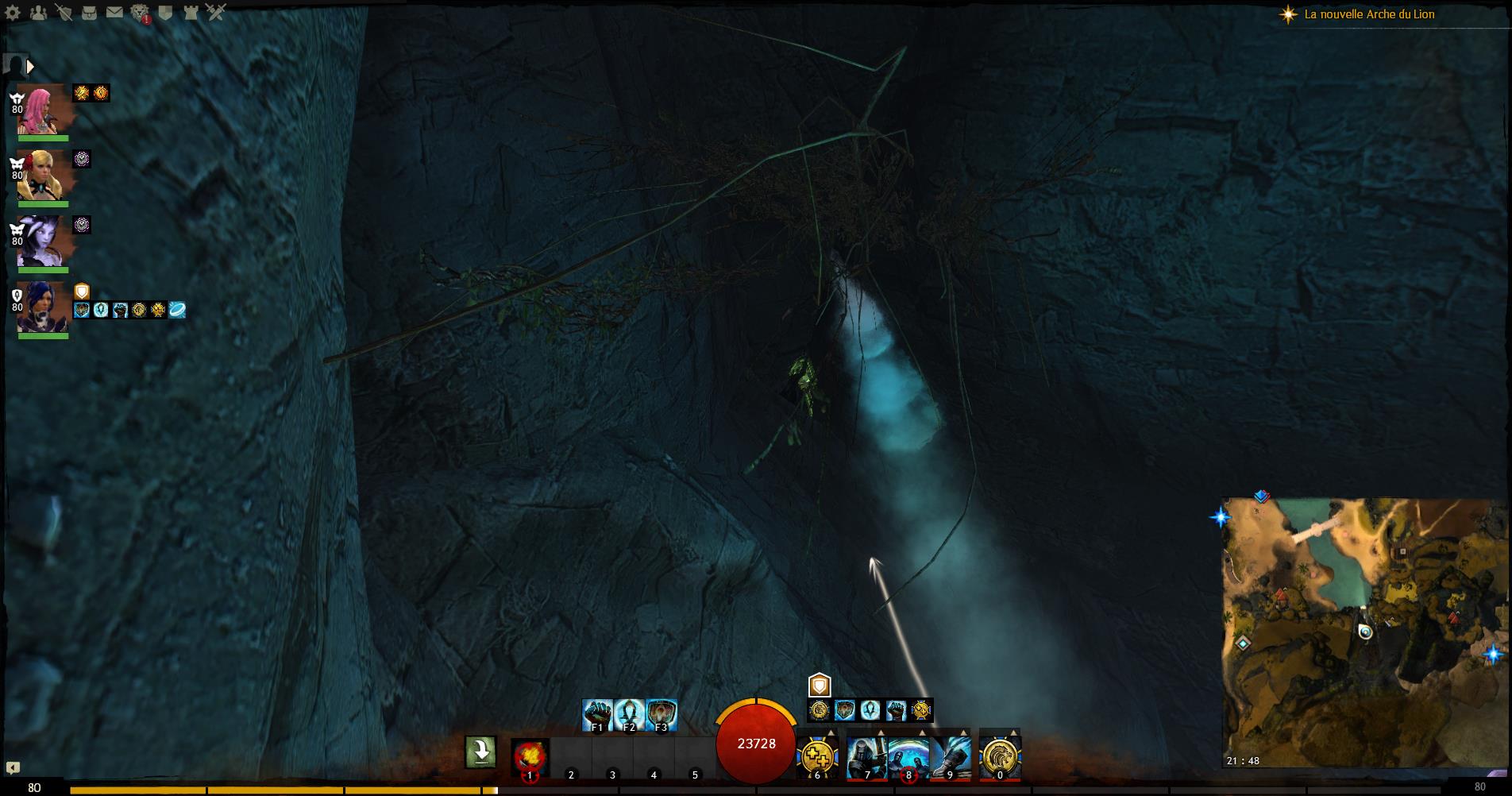Select the dark-blue-haired party member portrait
This screenshot has height=796, width=1512.
coord(41,307)
